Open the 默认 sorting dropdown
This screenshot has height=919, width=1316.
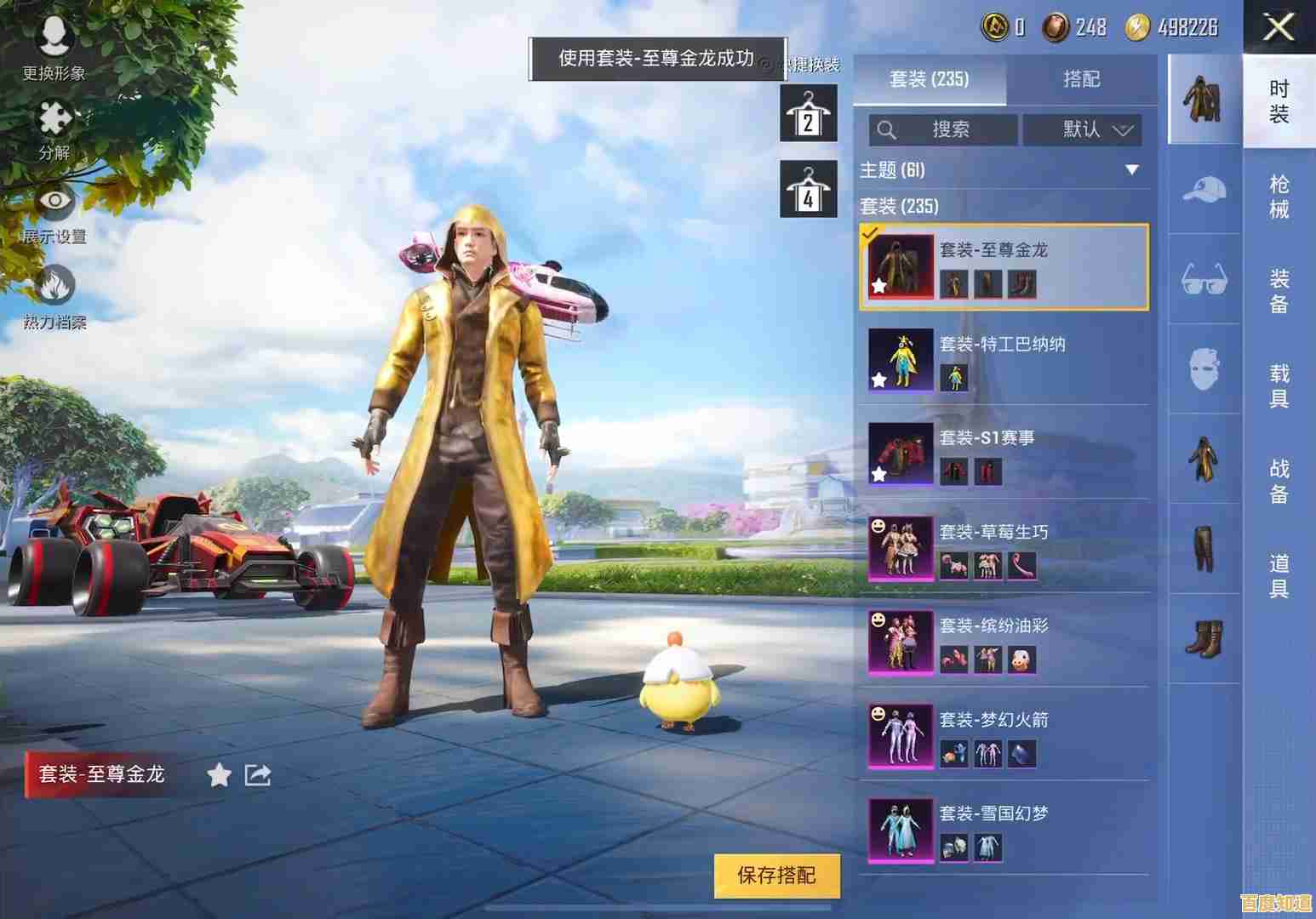1083,130
